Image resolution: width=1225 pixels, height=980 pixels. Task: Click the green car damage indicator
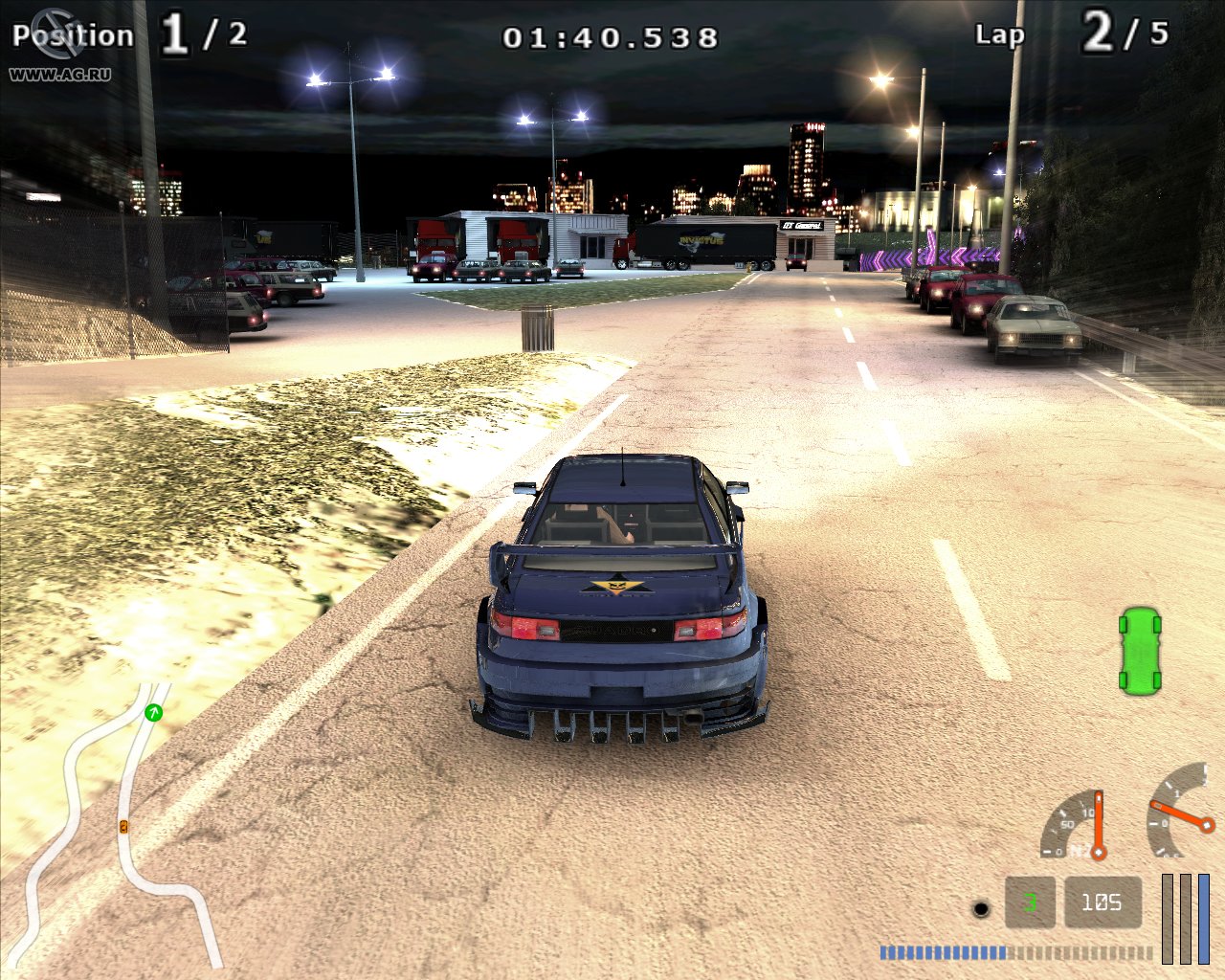pos(1139,651)
